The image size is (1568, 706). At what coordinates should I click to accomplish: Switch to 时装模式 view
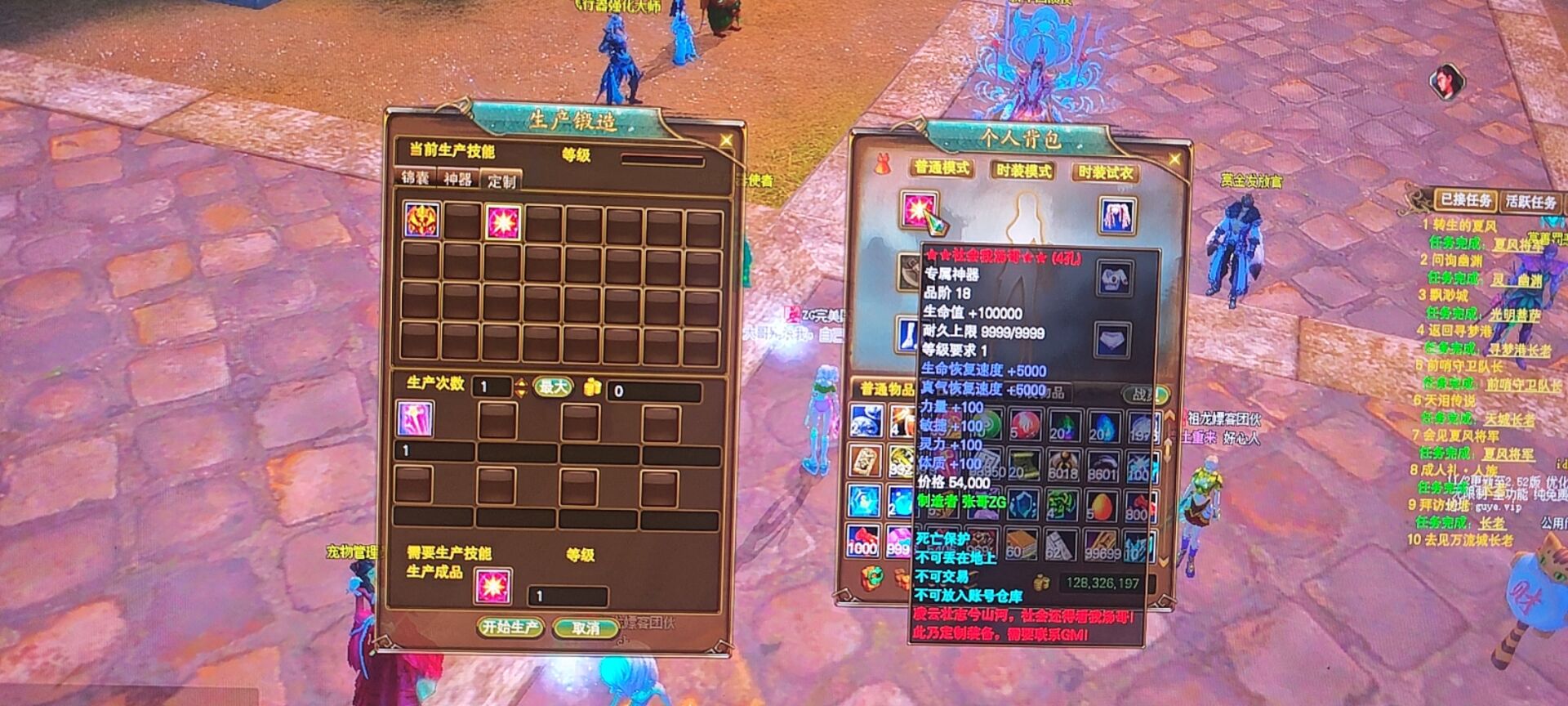tap(1023, 170)
